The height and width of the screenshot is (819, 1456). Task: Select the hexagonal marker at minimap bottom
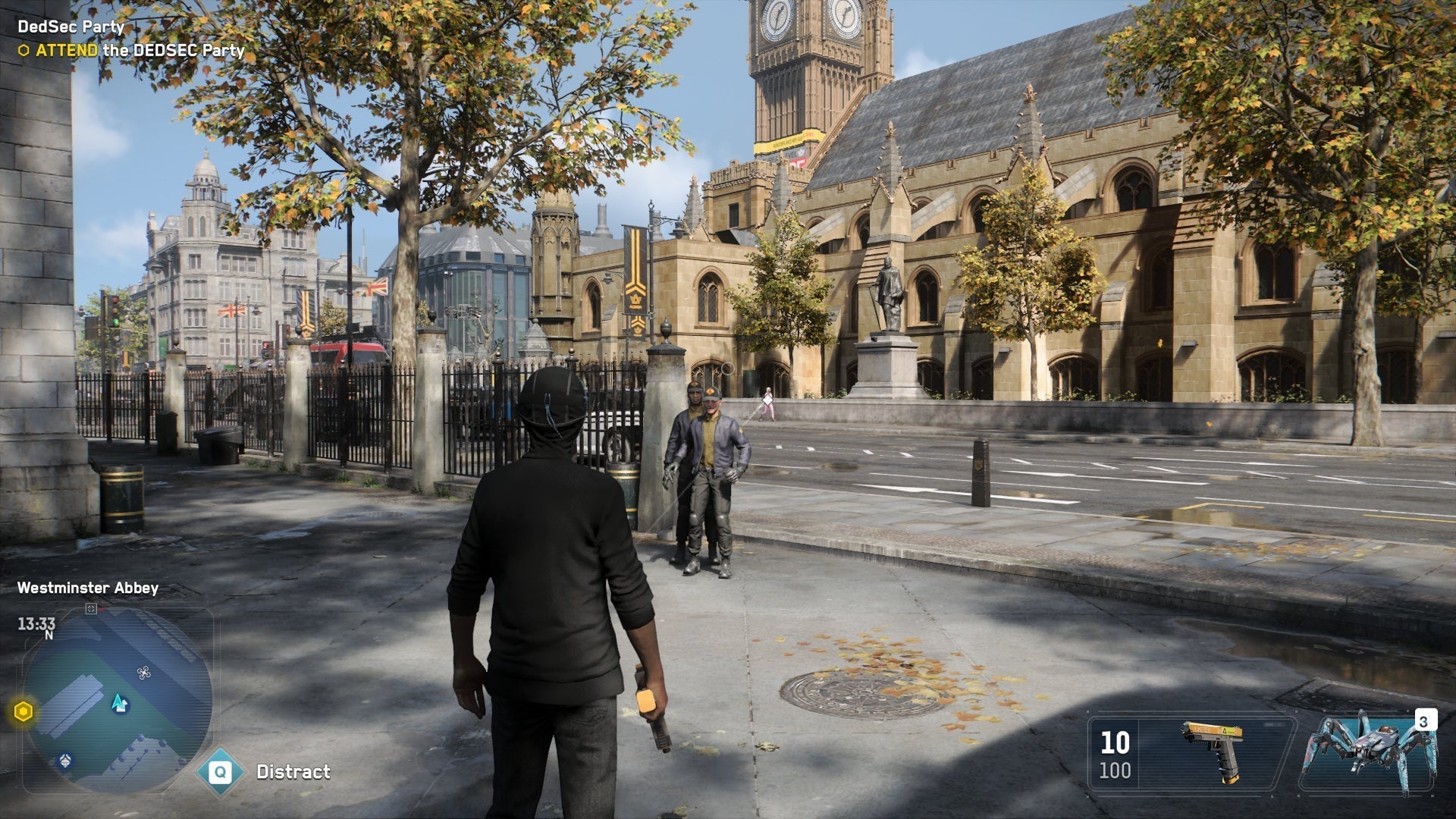pos(66,761)
